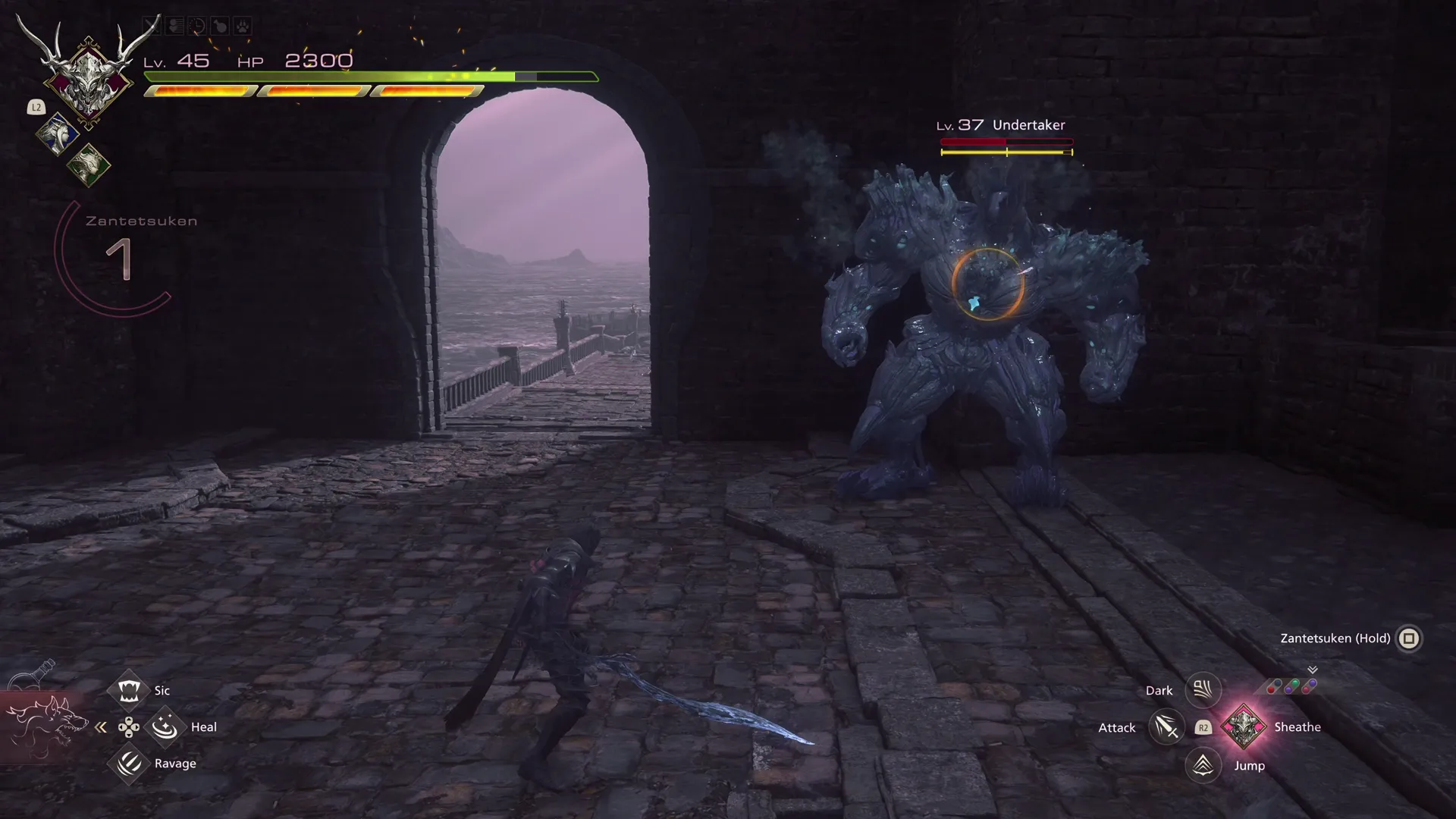Click the Dark ability icon
The image size is (1456, 819).
(1202, 689)
